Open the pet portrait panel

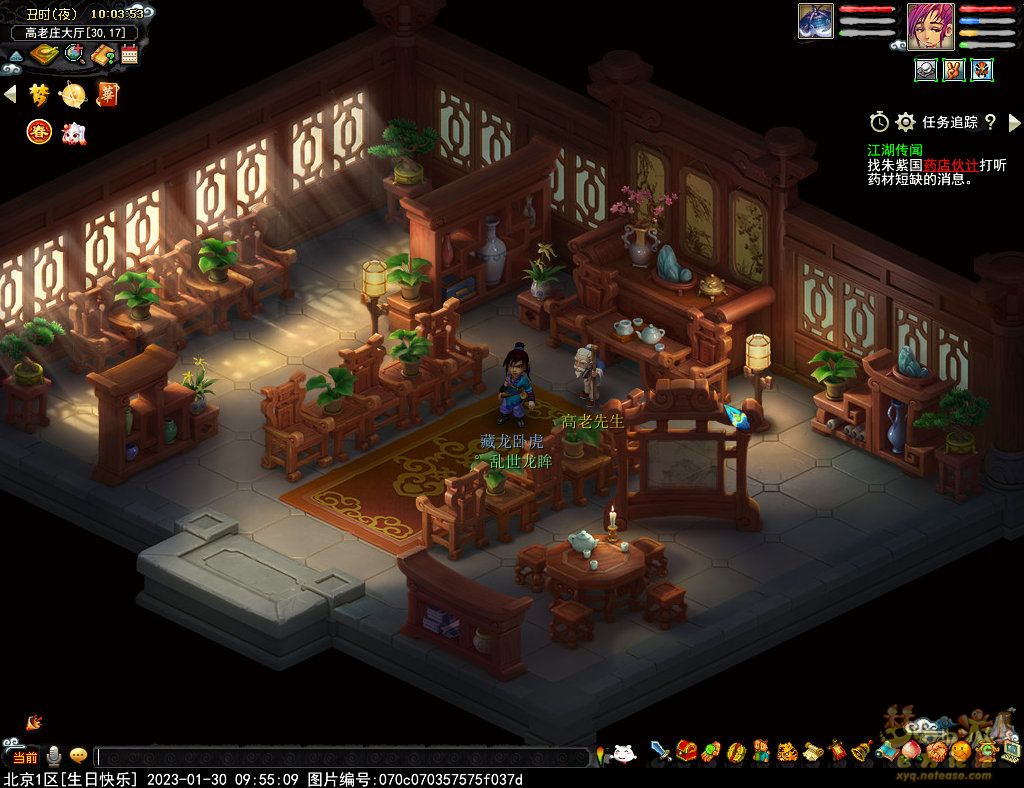[816, 22]
